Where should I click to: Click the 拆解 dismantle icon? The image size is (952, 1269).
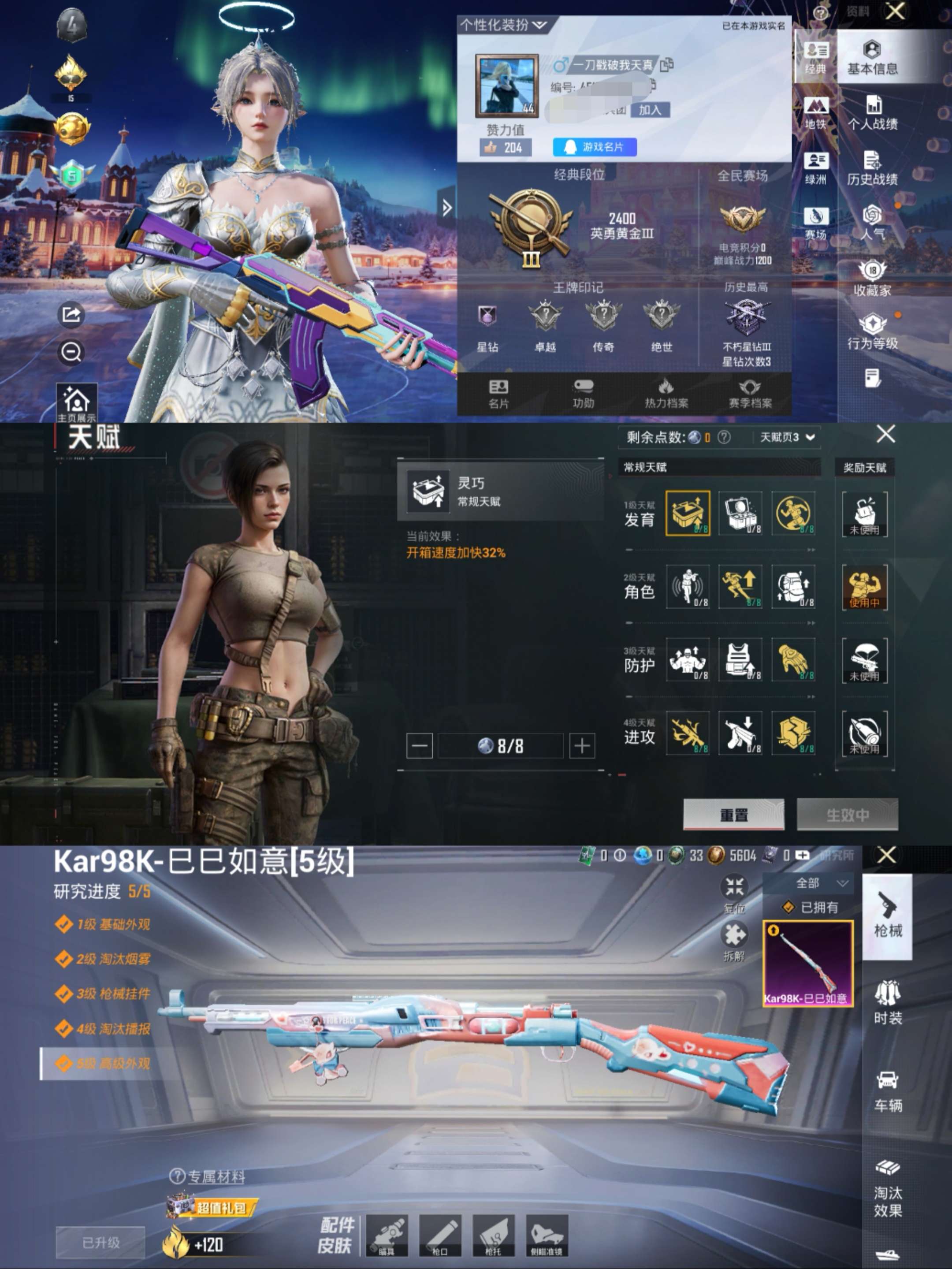735,936
